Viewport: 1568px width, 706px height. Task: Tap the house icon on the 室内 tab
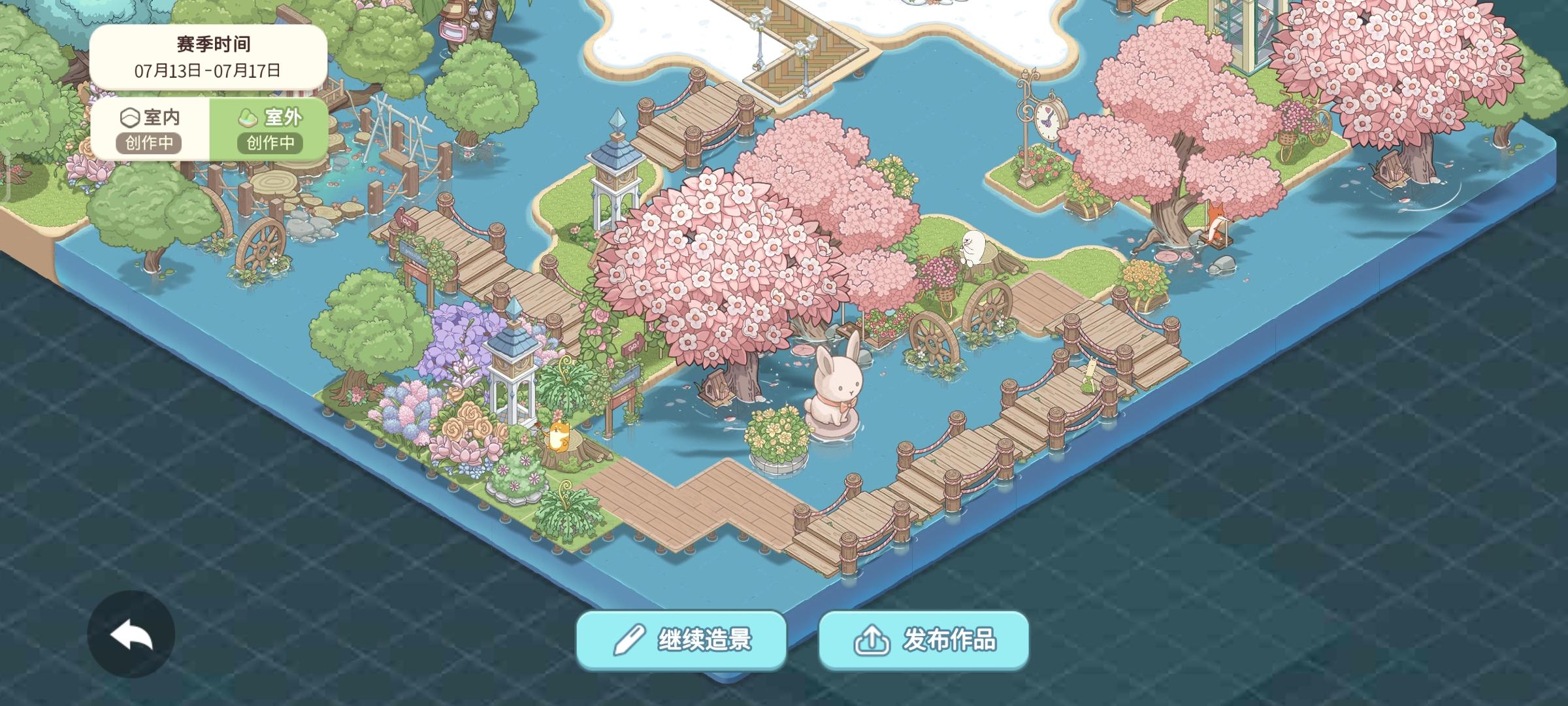coord(130,118)
